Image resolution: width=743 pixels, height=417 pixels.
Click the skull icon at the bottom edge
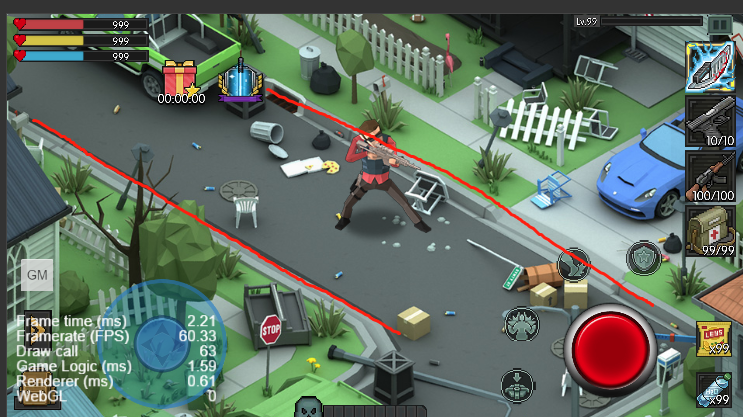[x=307, y=408]
